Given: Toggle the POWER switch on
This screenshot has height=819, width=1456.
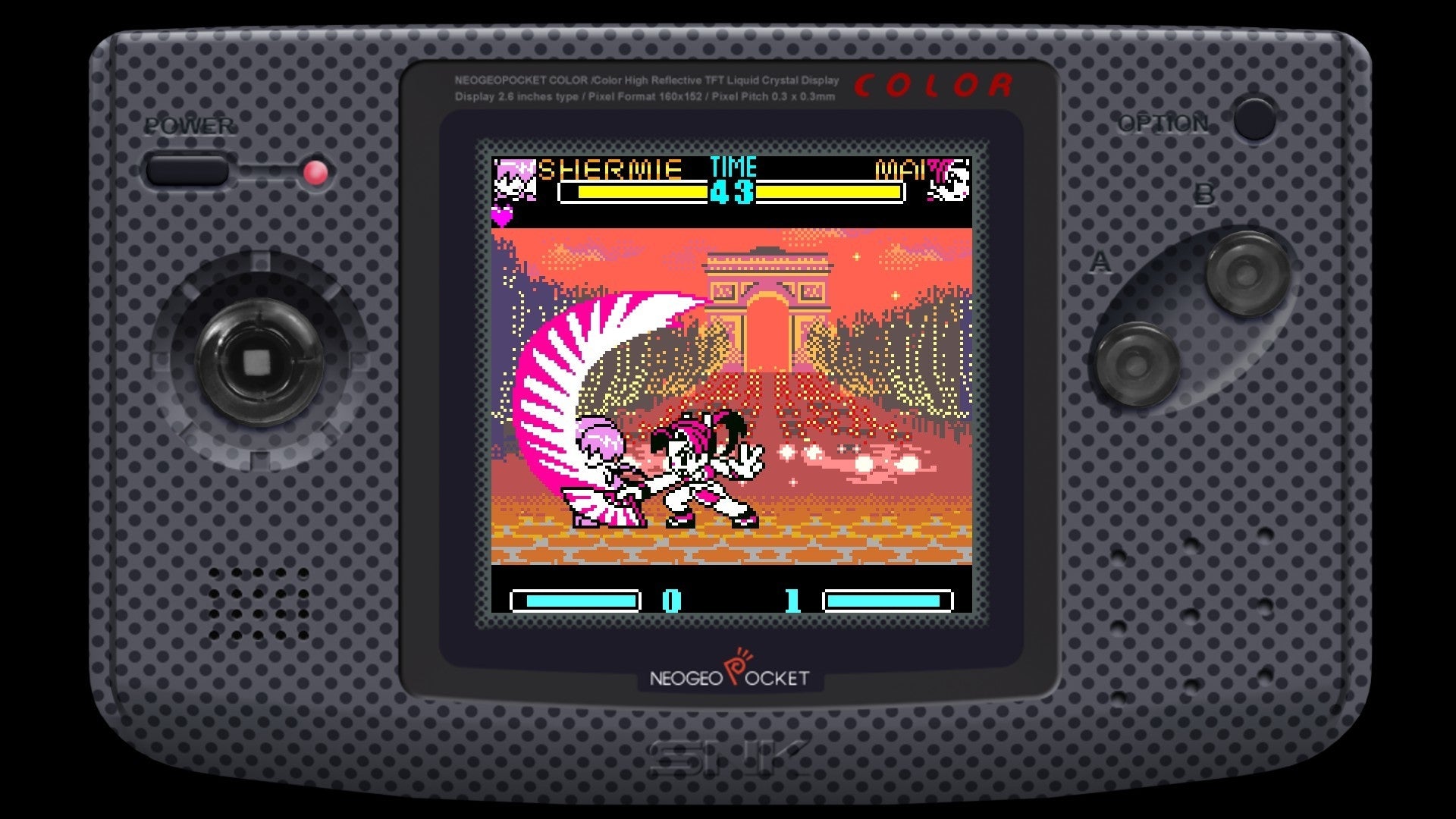Looking at the screenshot, I should point(187,168).
